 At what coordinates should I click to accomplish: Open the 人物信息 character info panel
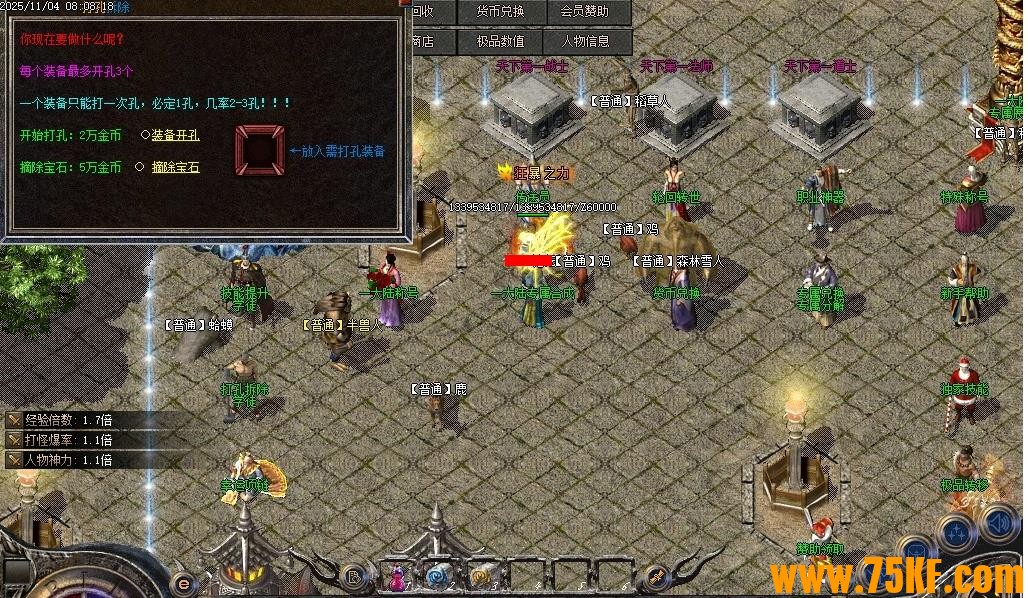(584, 42)
